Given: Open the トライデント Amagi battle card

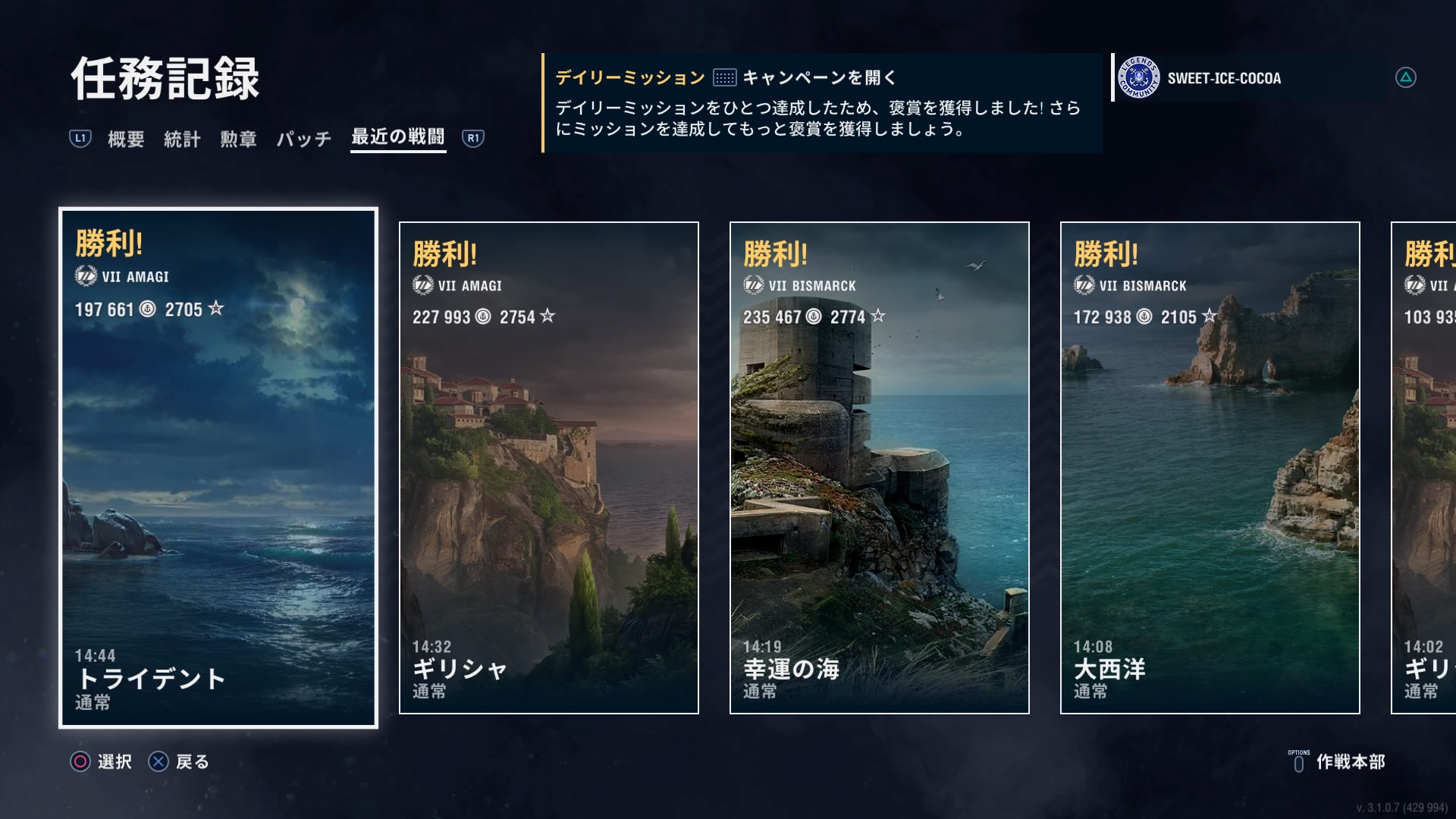Looking at the screenshot, I should click(218, 467).
